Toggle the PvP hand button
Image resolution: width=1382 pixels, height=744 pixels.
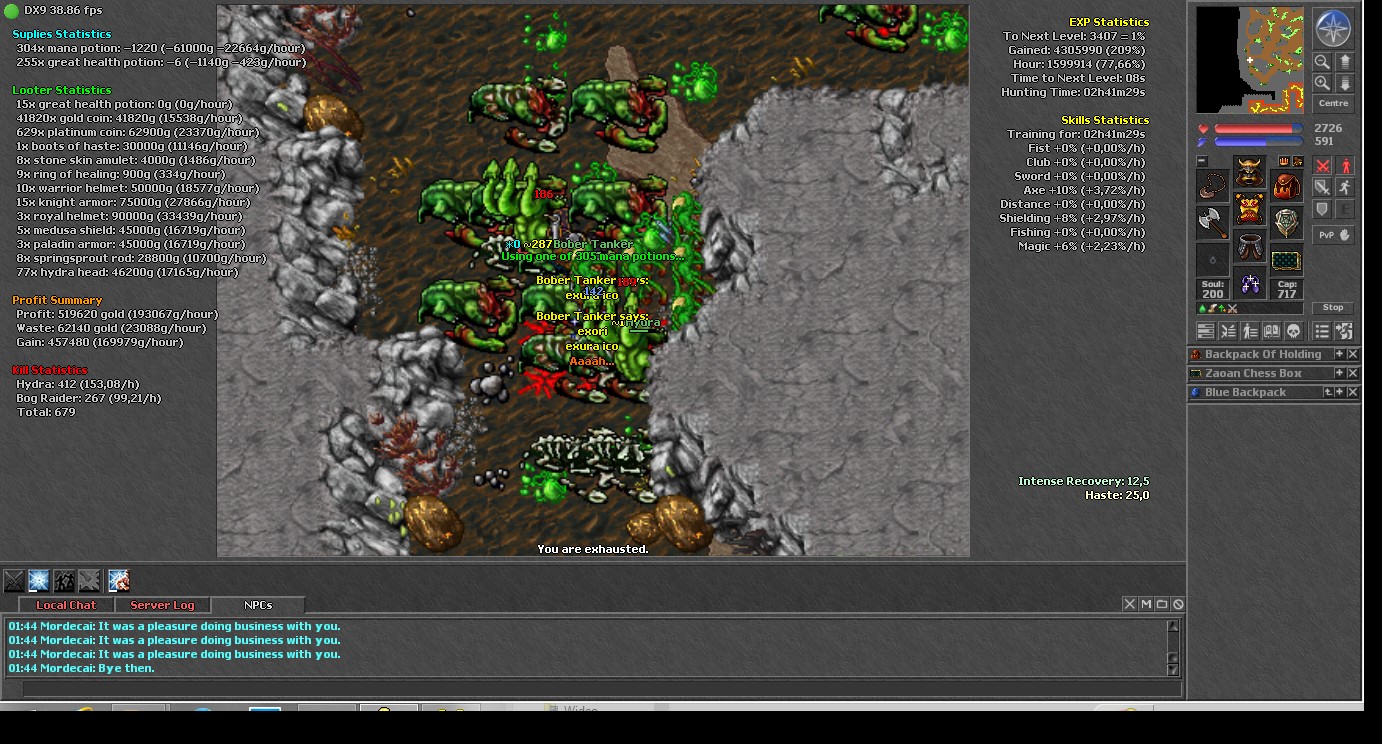1333,235
